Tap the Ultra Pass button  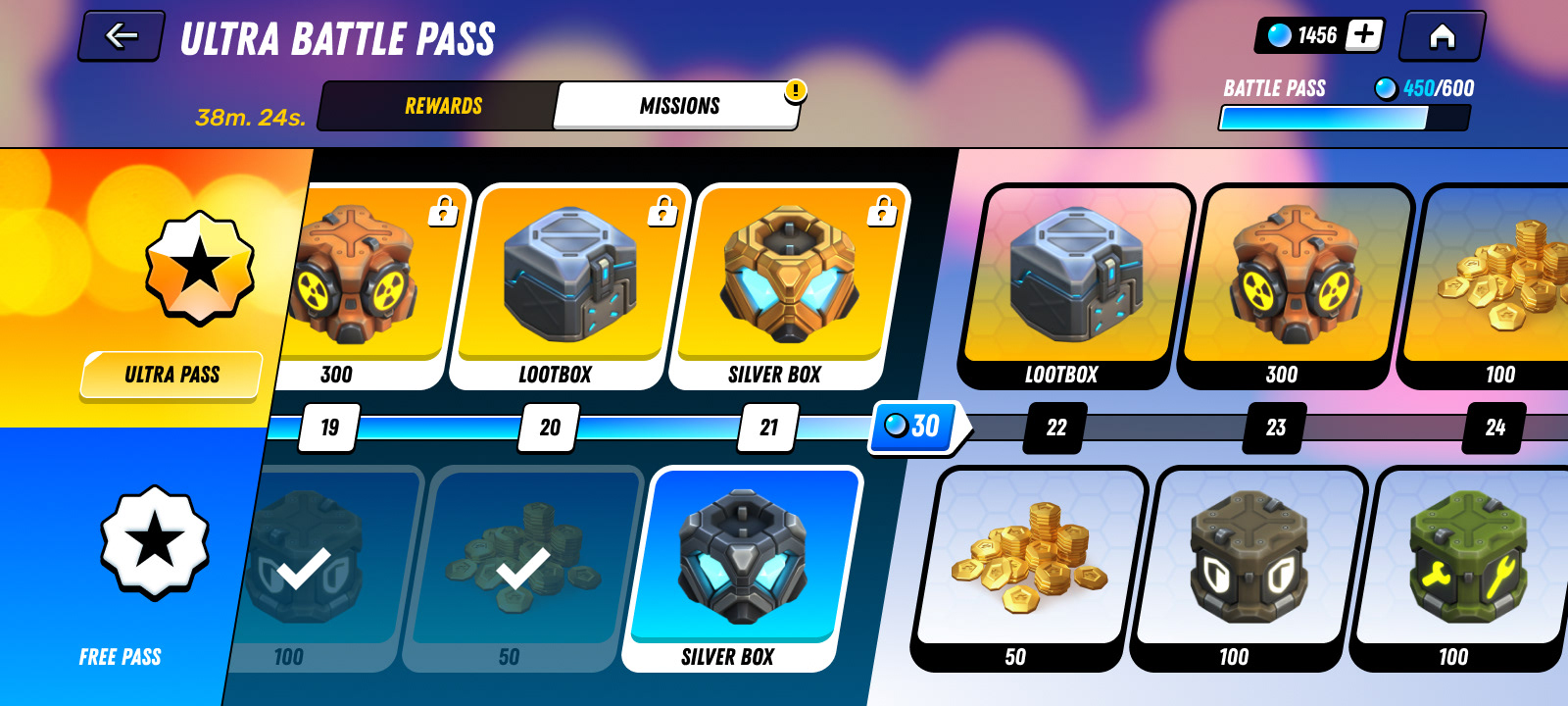[171, 375]
